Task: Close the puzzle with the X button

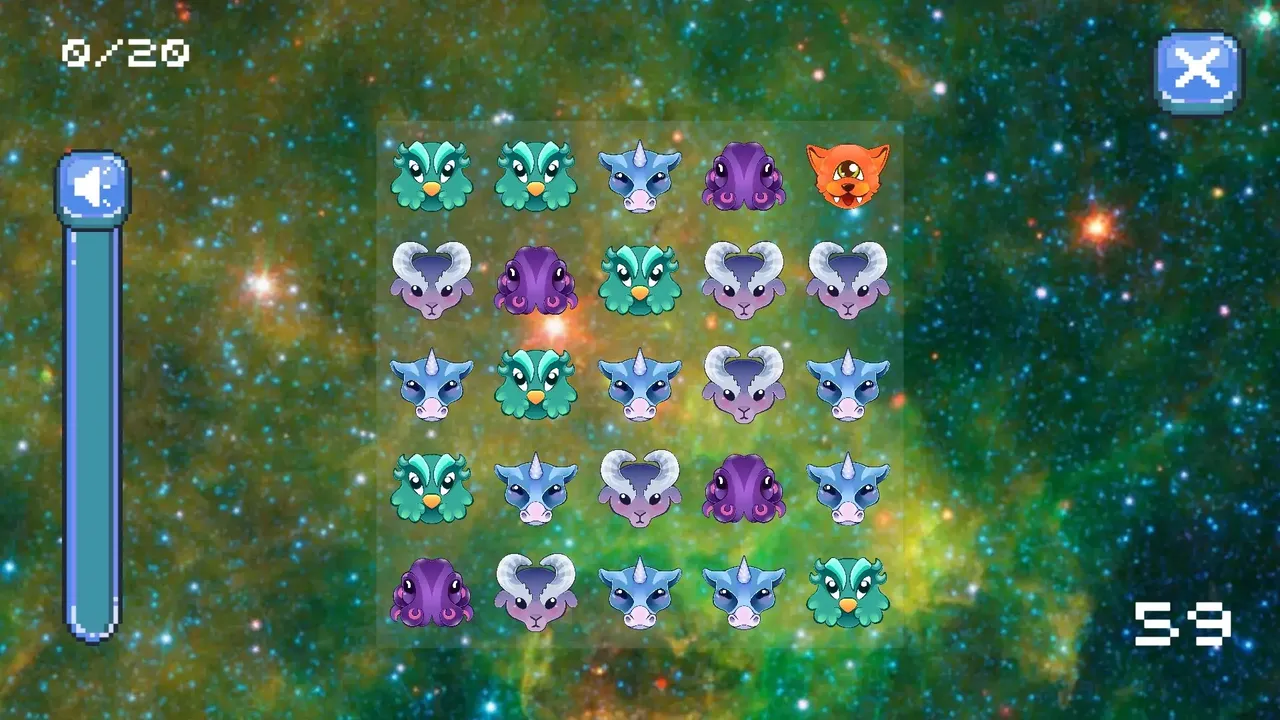Action: pyautogui.click(x=1196, y=68)
